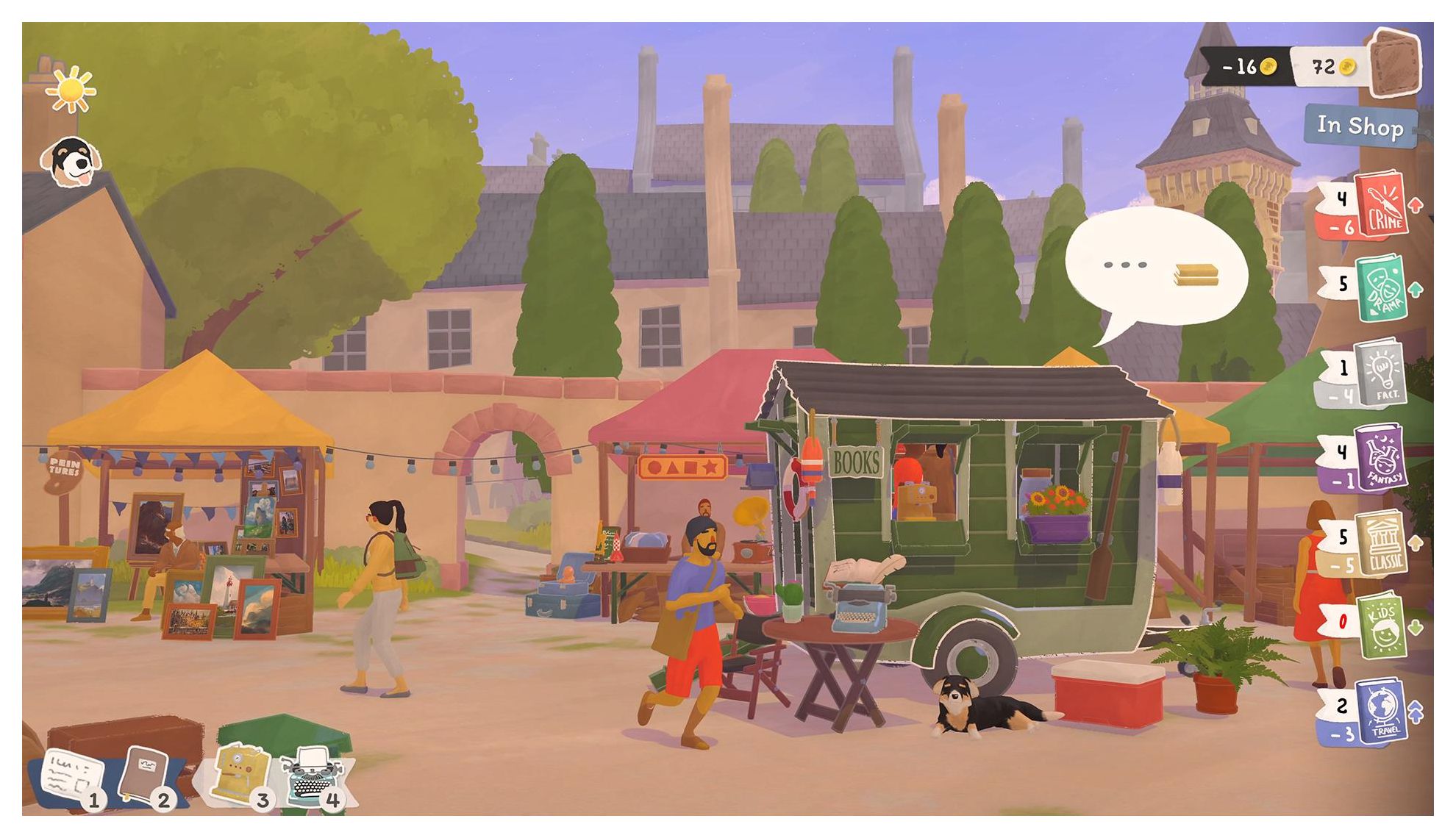Select the red Crime book genre
1456x838 pixels.
coord(1382,205)
